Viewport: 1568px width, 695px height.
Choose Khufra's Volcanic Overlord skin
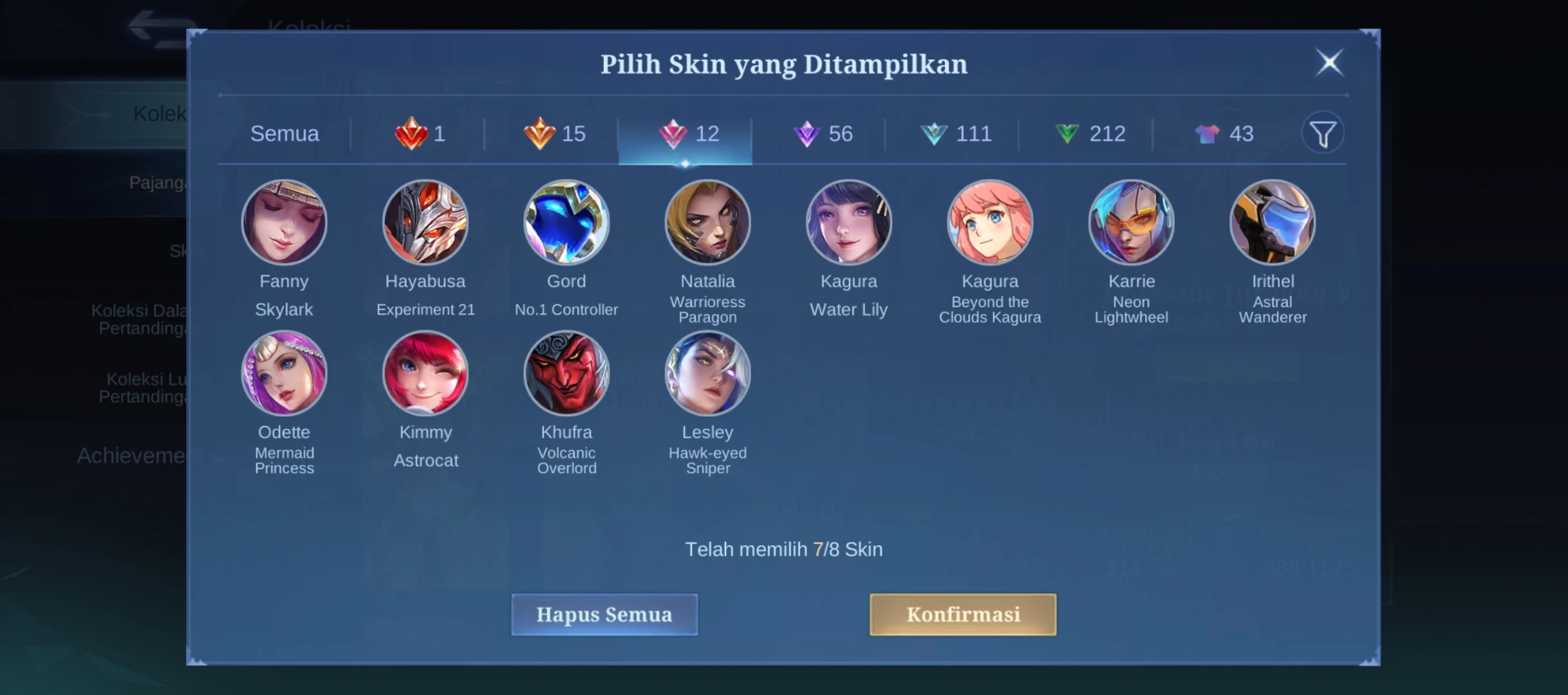[x=566, y=373]
